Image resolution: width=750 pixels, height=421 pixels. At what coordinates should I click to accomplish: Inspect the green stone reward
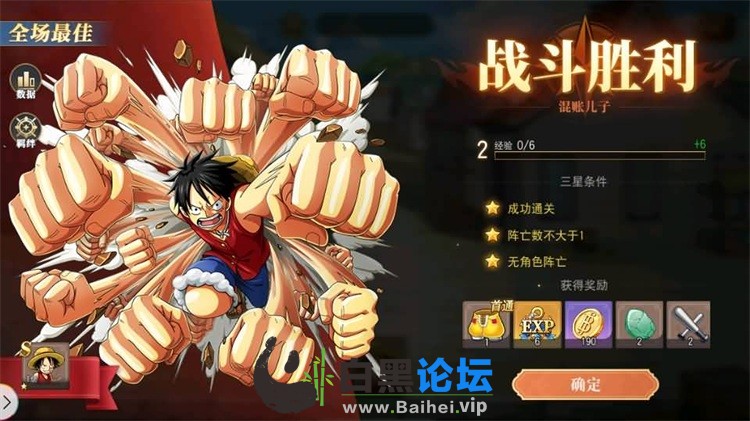637,323
